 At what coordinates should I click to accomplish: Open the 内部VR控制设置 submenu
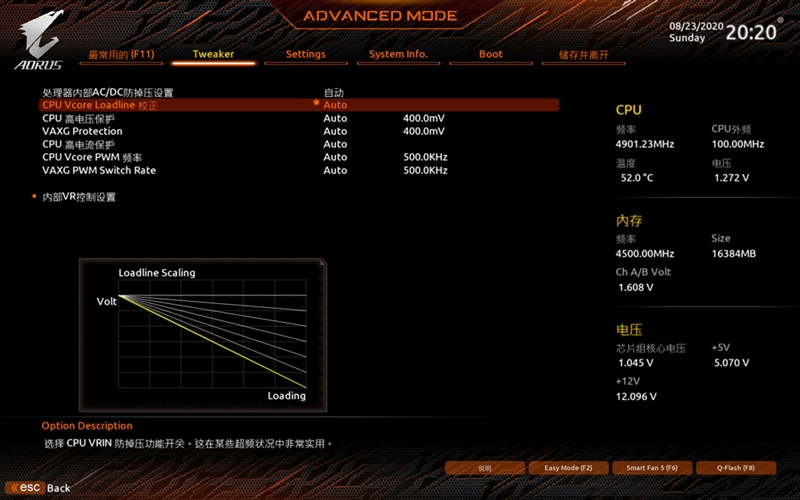(78, 197)
